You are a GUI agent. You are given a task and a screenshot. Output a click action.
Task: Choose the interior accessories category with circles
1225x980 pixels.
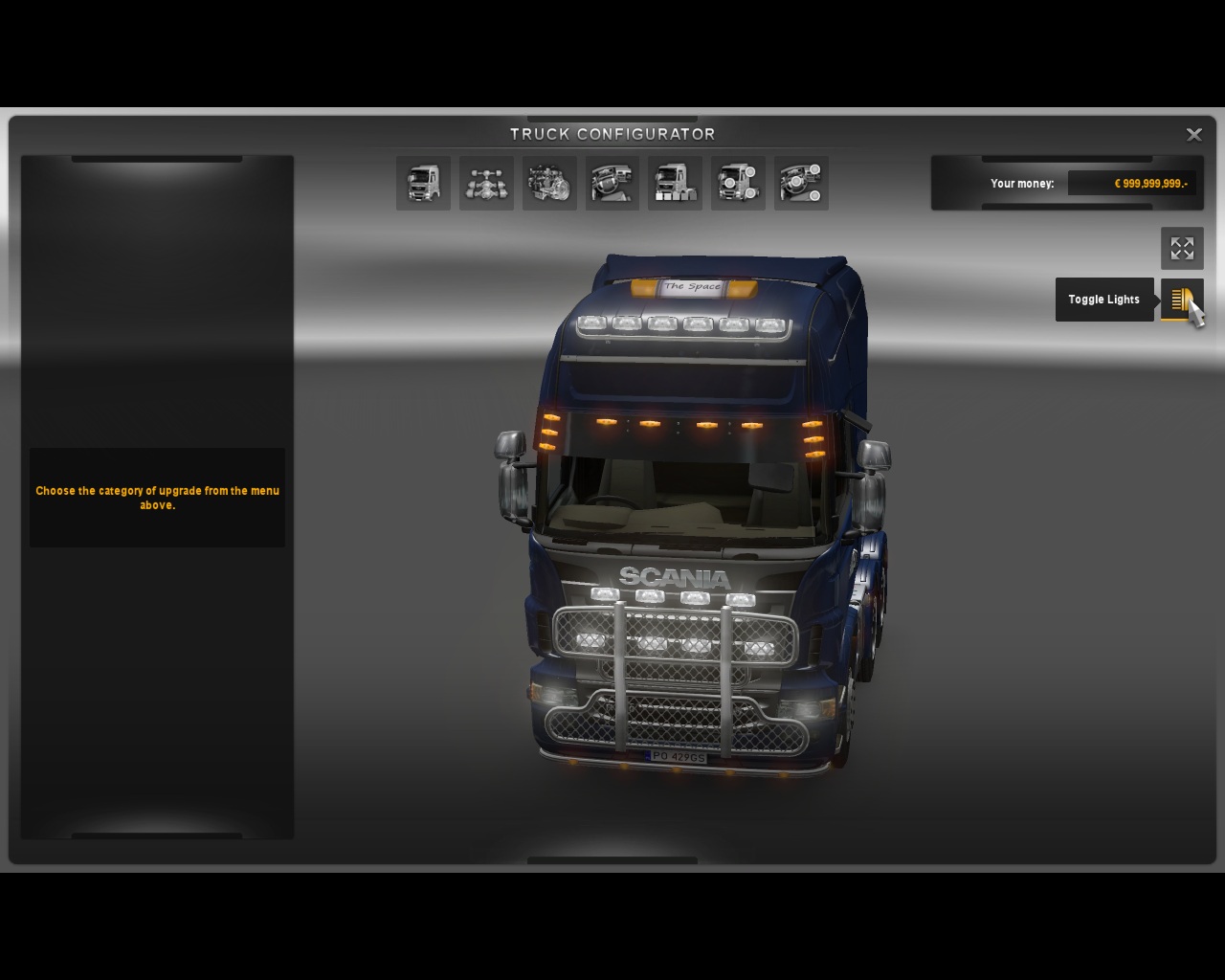pos(801,183)
